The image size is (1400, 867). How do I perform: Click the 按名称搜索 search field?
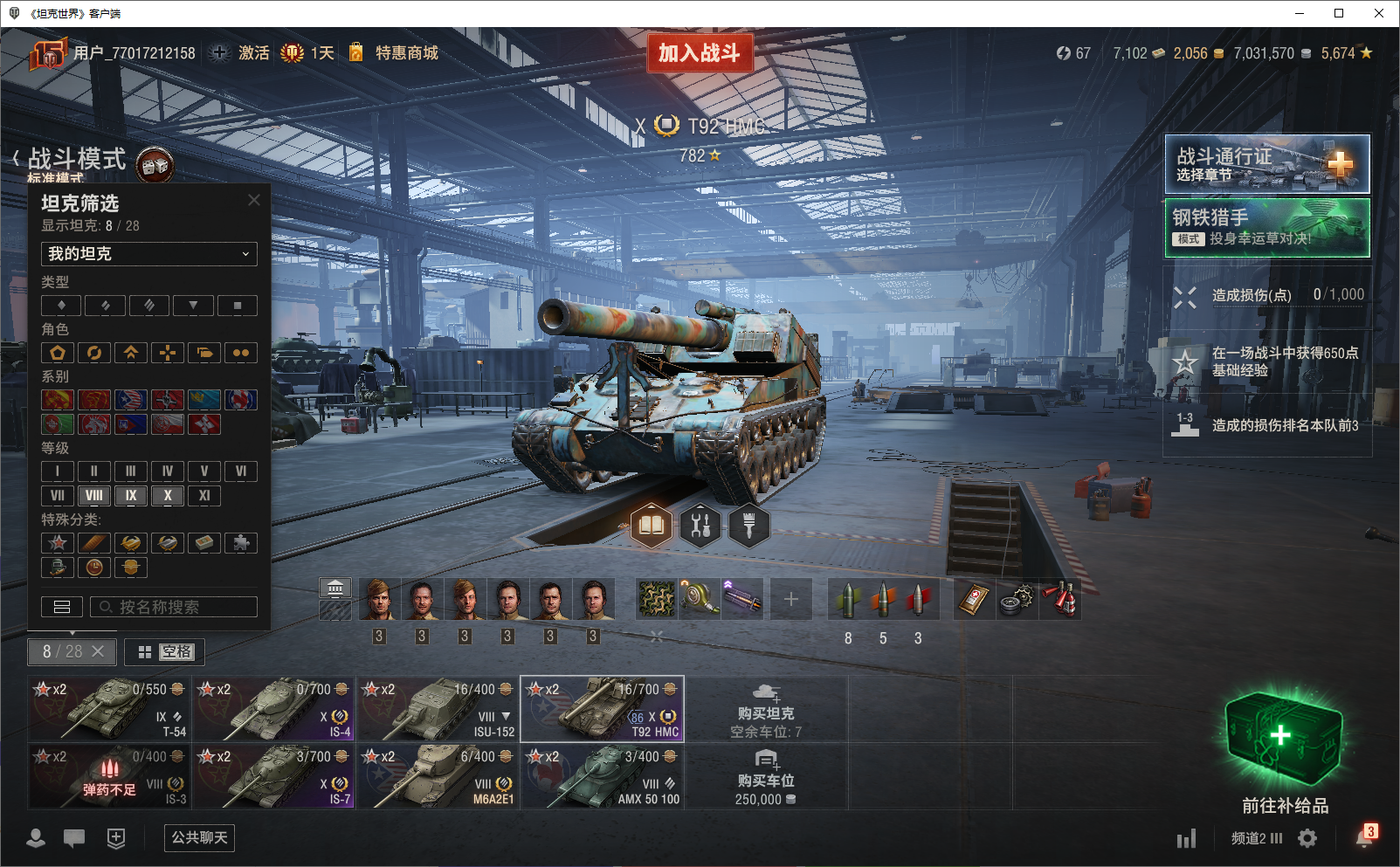point(174,607)
